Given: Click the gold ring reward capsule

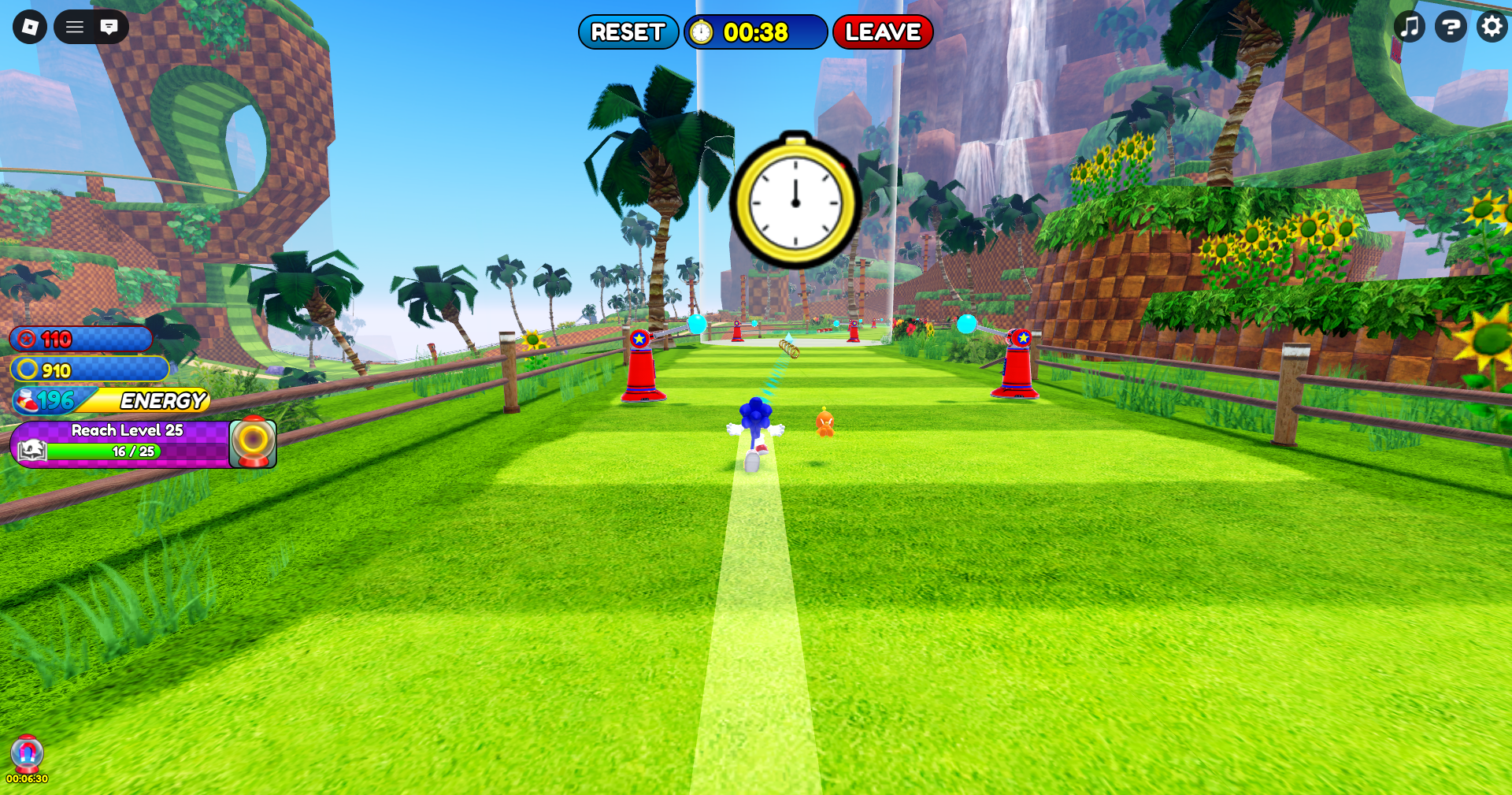Looking at the screenshot, I should [x=253, y=444].
